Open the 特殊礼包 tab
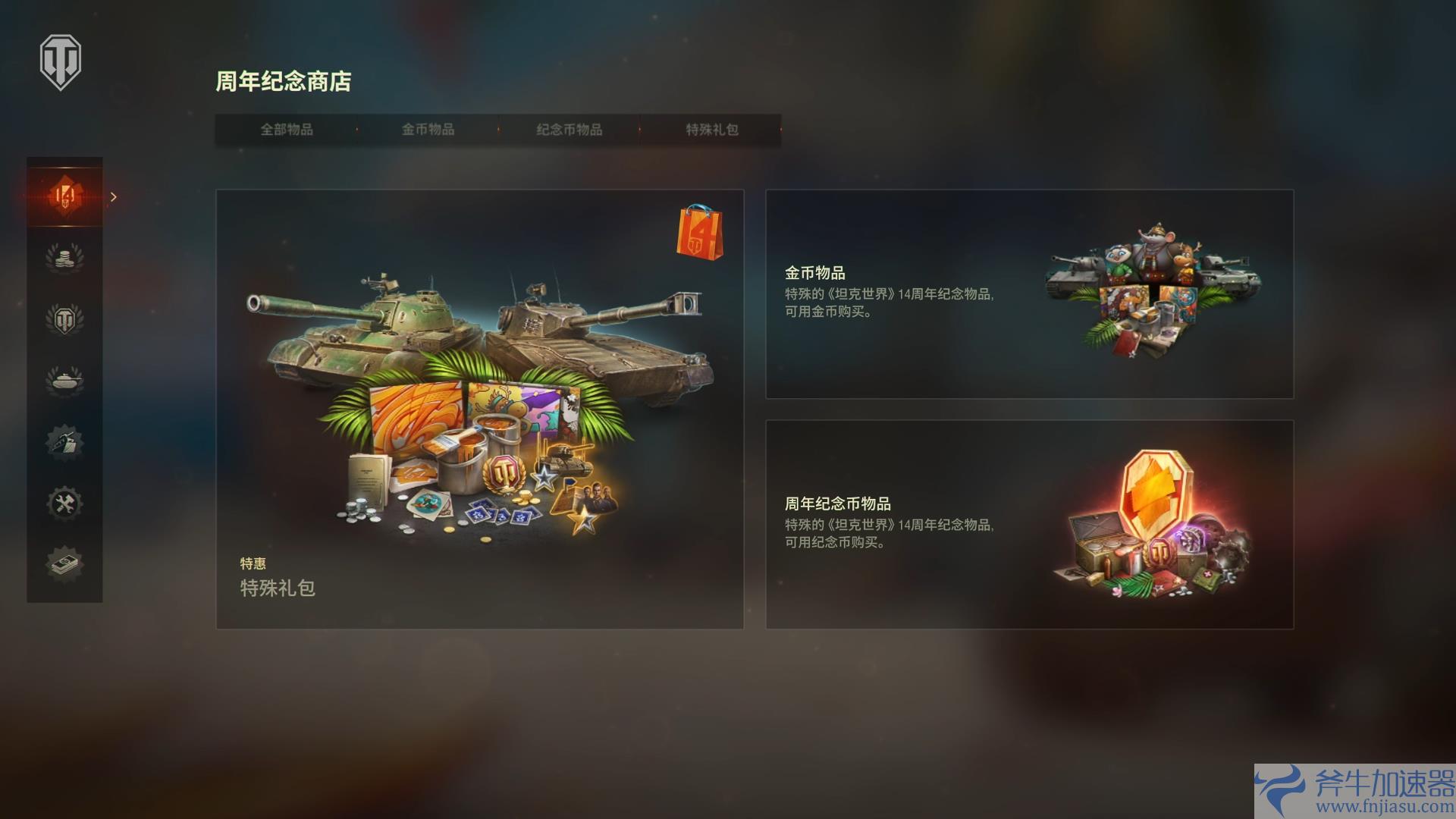 pyautogui.click(x=709, y=130)
